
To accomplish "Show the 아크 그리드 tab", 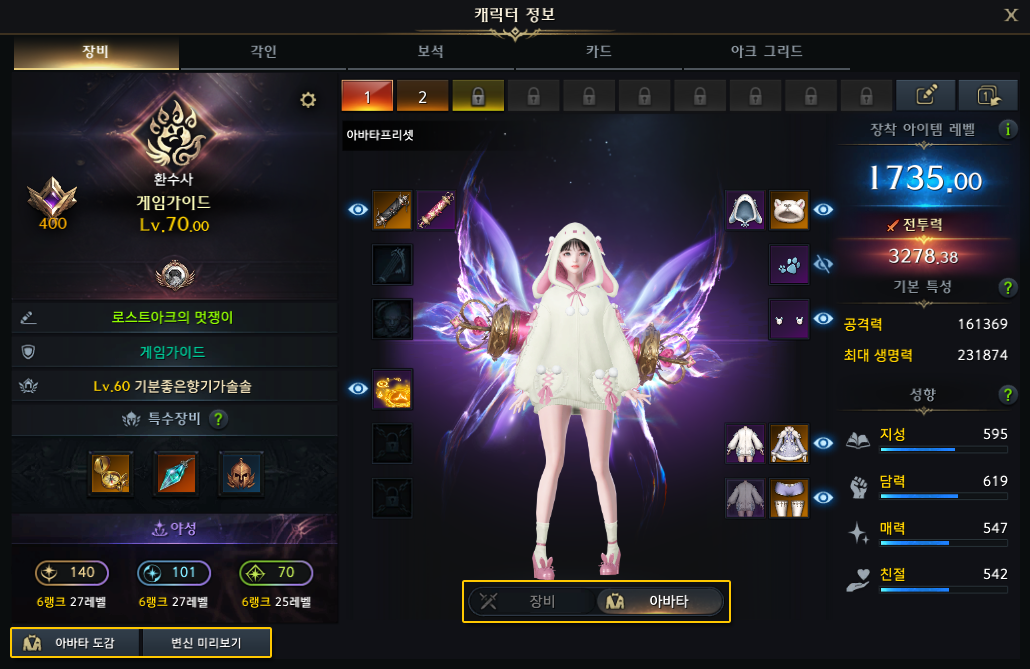I will click(764, 51).
